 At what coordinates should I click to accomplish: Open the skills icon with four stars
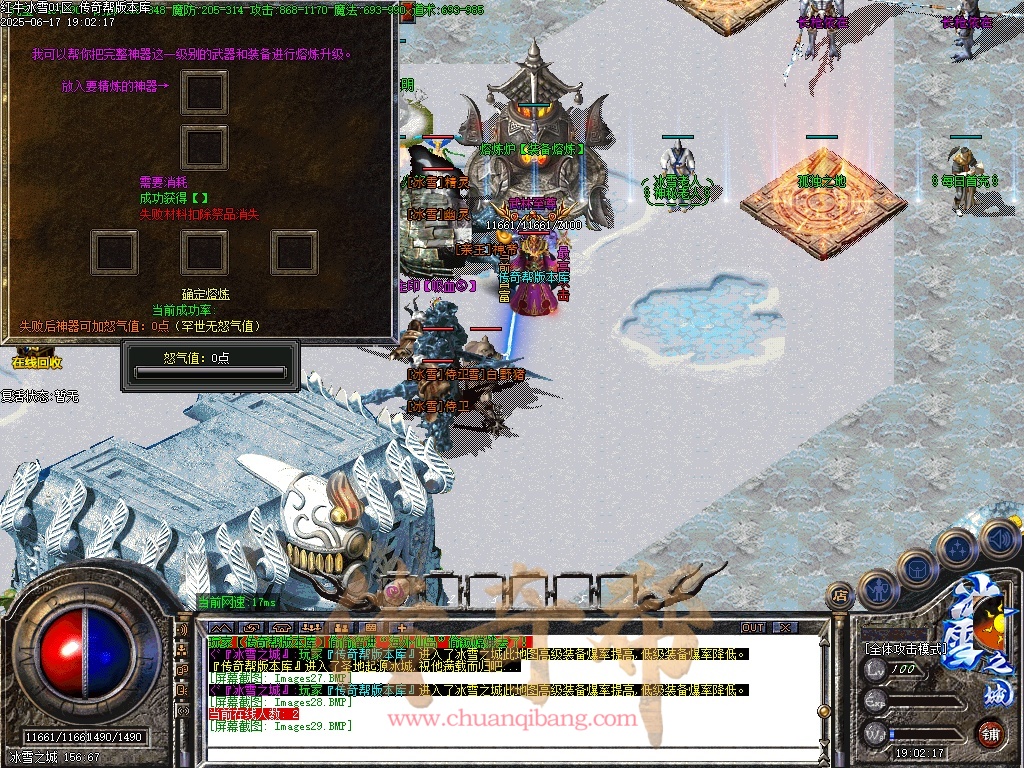pyautogui.click(x=957, y=549)
